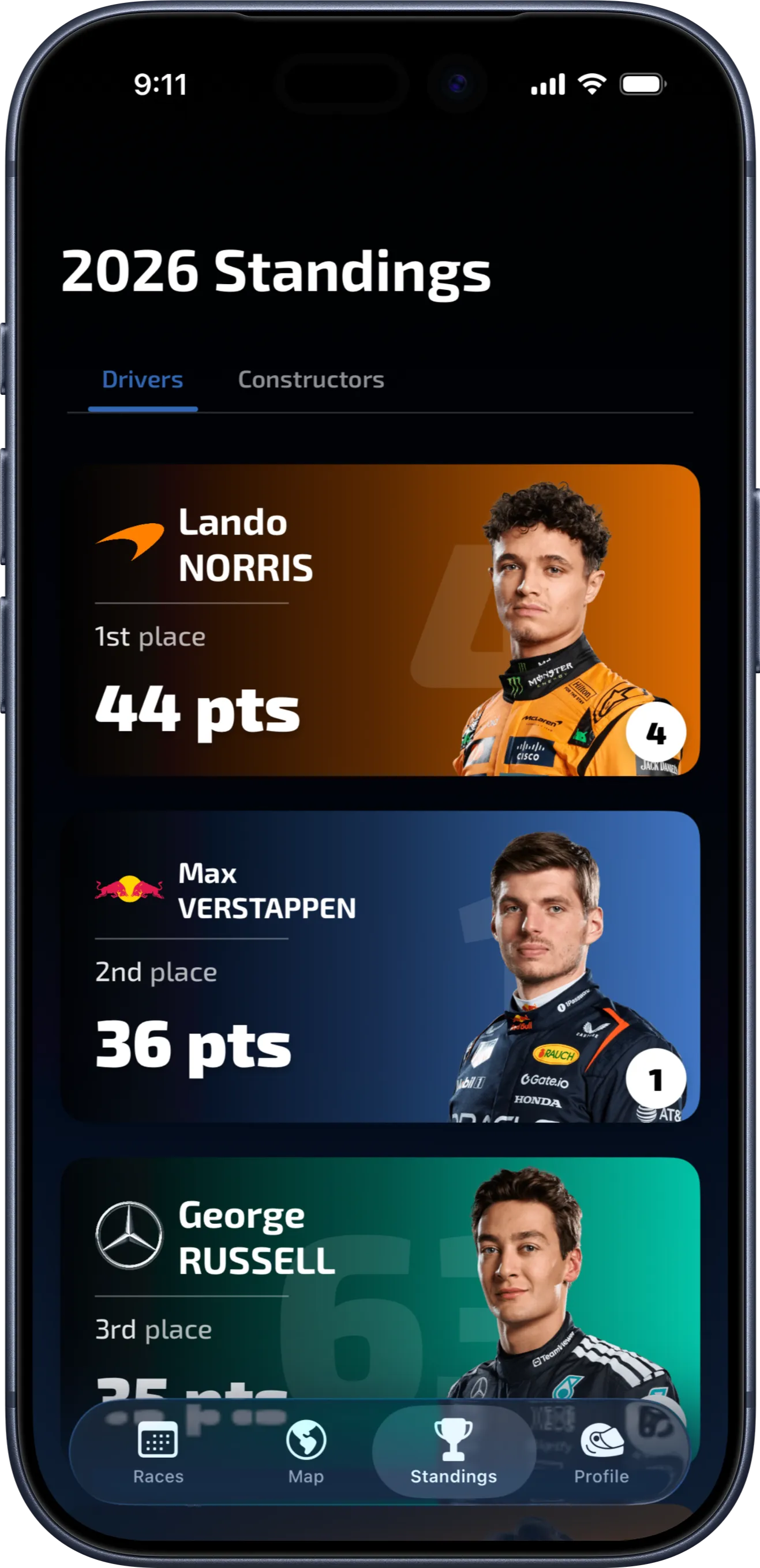The image size is (760, 1568).
Task: Click the 2026 Standings title
Action: [x=277, y=272]
